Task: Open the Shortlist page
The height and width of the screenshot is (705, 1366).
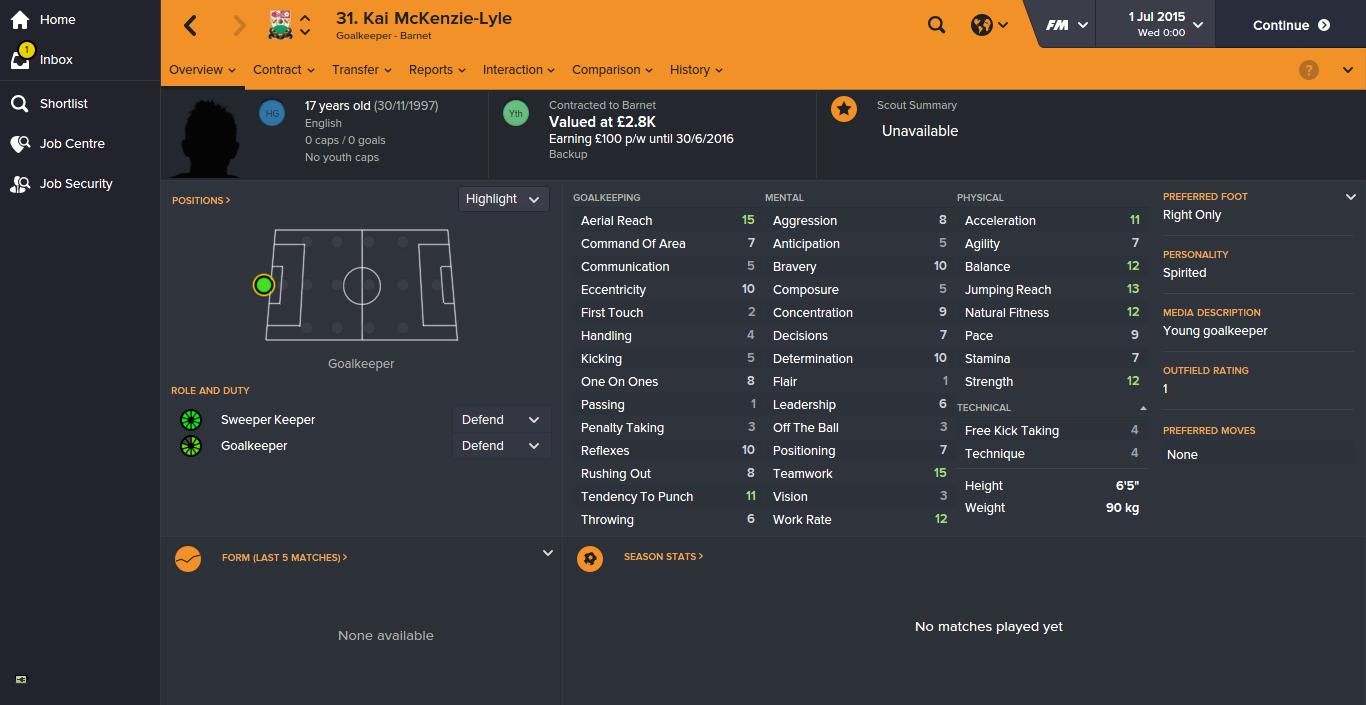Action: coord(63,104)
